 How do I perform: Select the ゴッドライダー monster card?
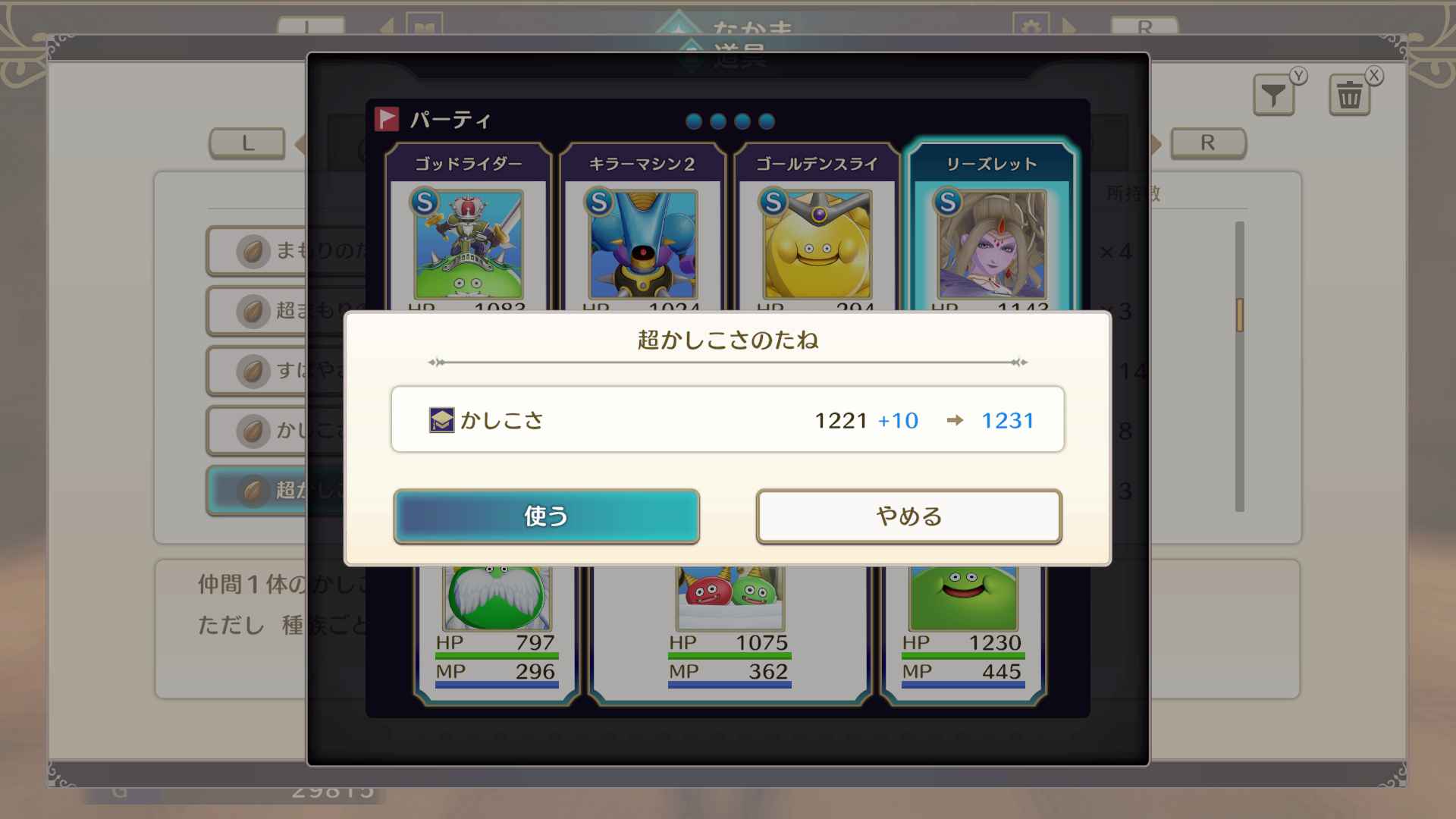coord(469,227)
